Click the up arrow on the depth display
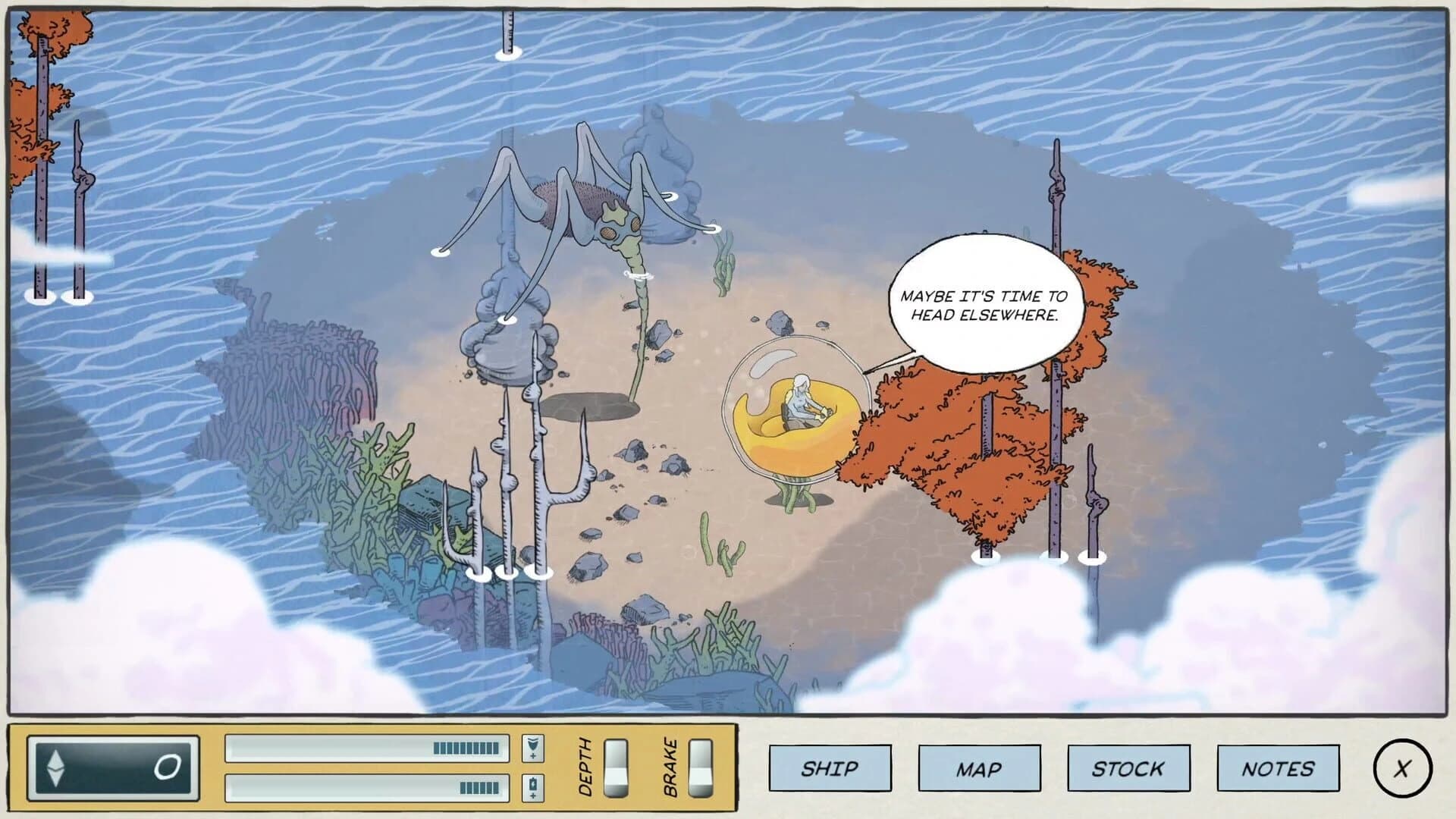1456x819 pixels. click(x=55, y=760)
